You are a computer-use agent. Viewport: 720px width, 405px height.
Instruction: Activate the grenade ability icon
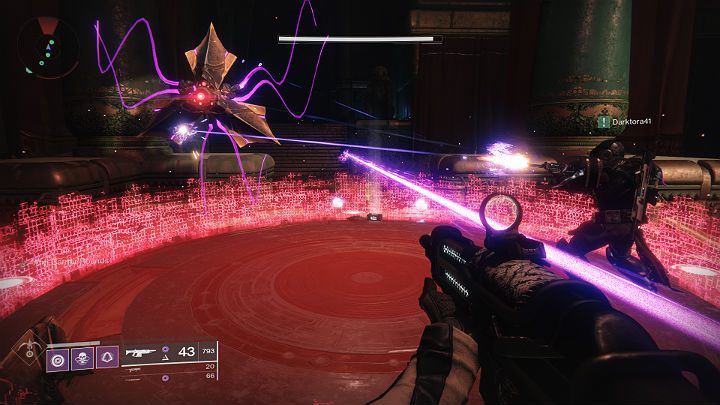click(59, 357)
